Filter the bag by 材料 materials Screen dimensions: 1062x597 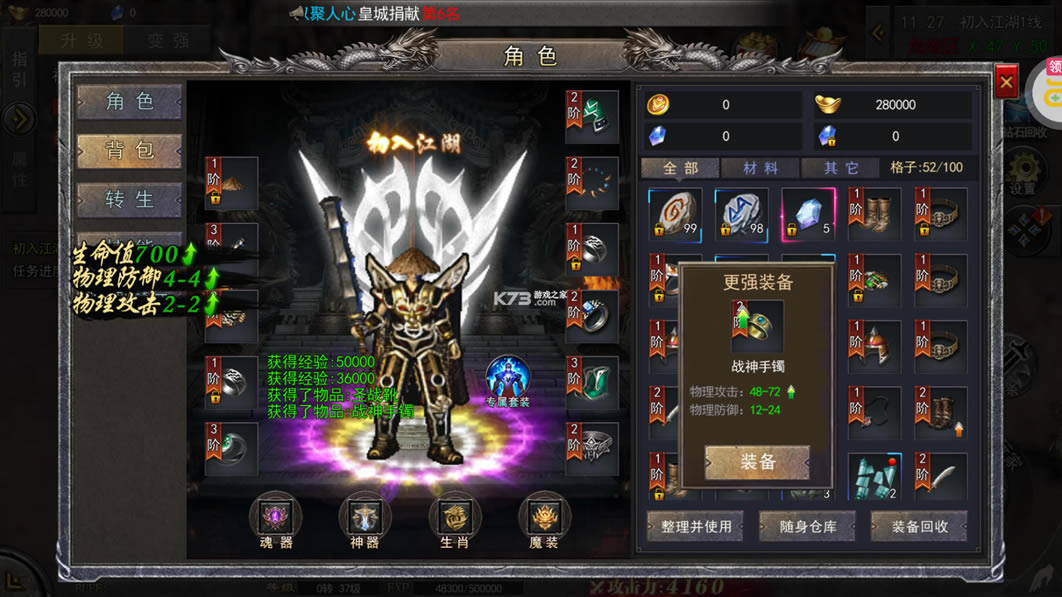tap(759, 168)
